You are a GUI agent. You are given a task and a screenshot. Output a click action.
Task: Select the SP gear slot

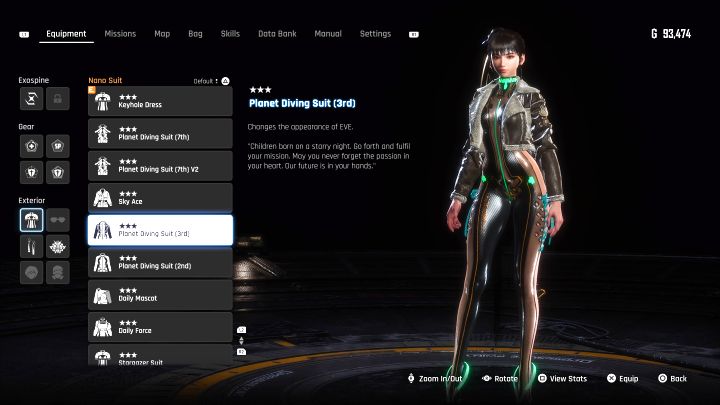pyautogui.click(x=58, y=146)
